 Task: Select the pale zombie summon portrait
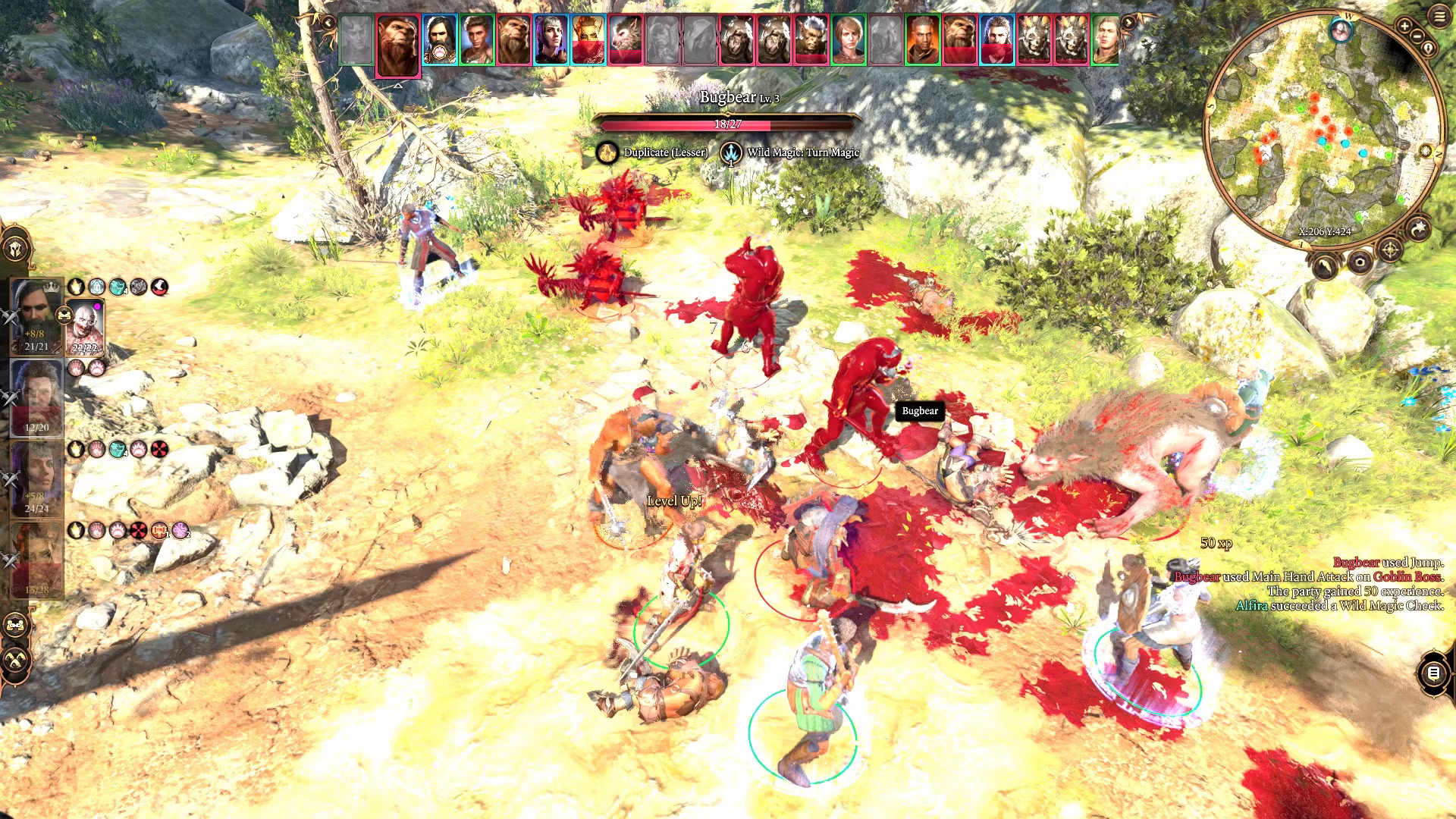point(85,328)
